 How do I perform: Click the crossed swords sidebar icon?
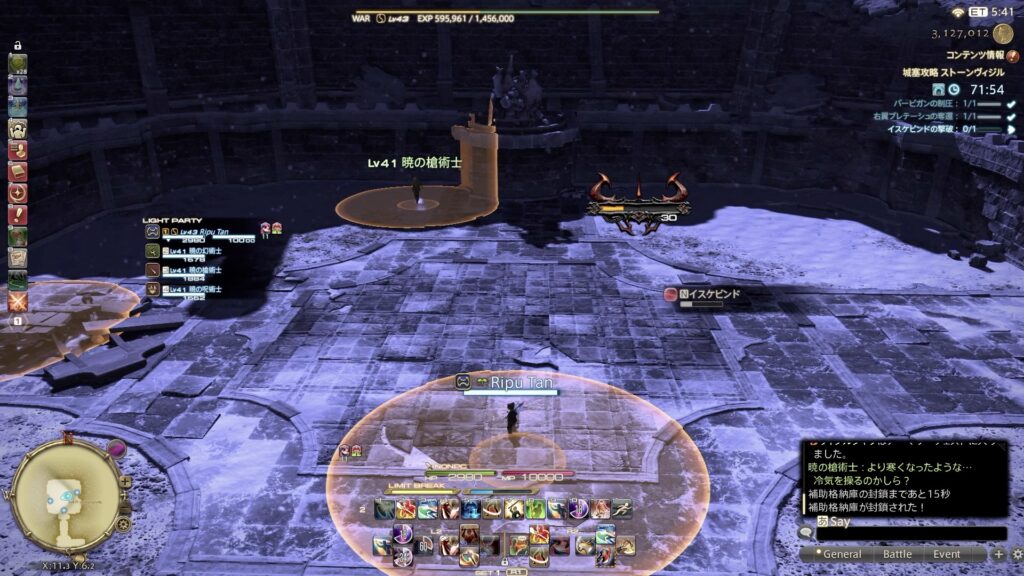coord(18,300)
